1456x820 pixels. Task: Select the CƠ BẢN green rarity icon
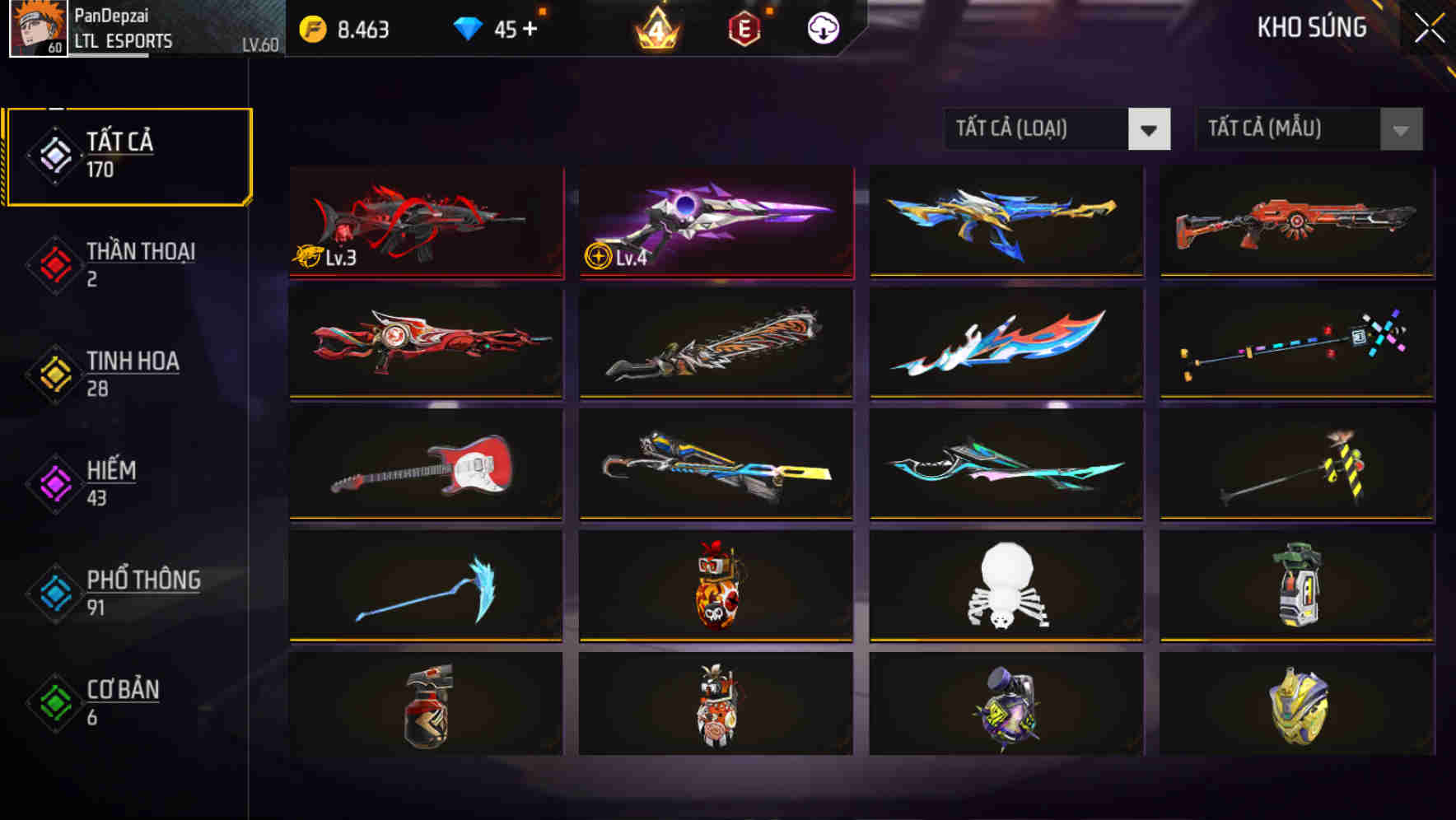54,701
